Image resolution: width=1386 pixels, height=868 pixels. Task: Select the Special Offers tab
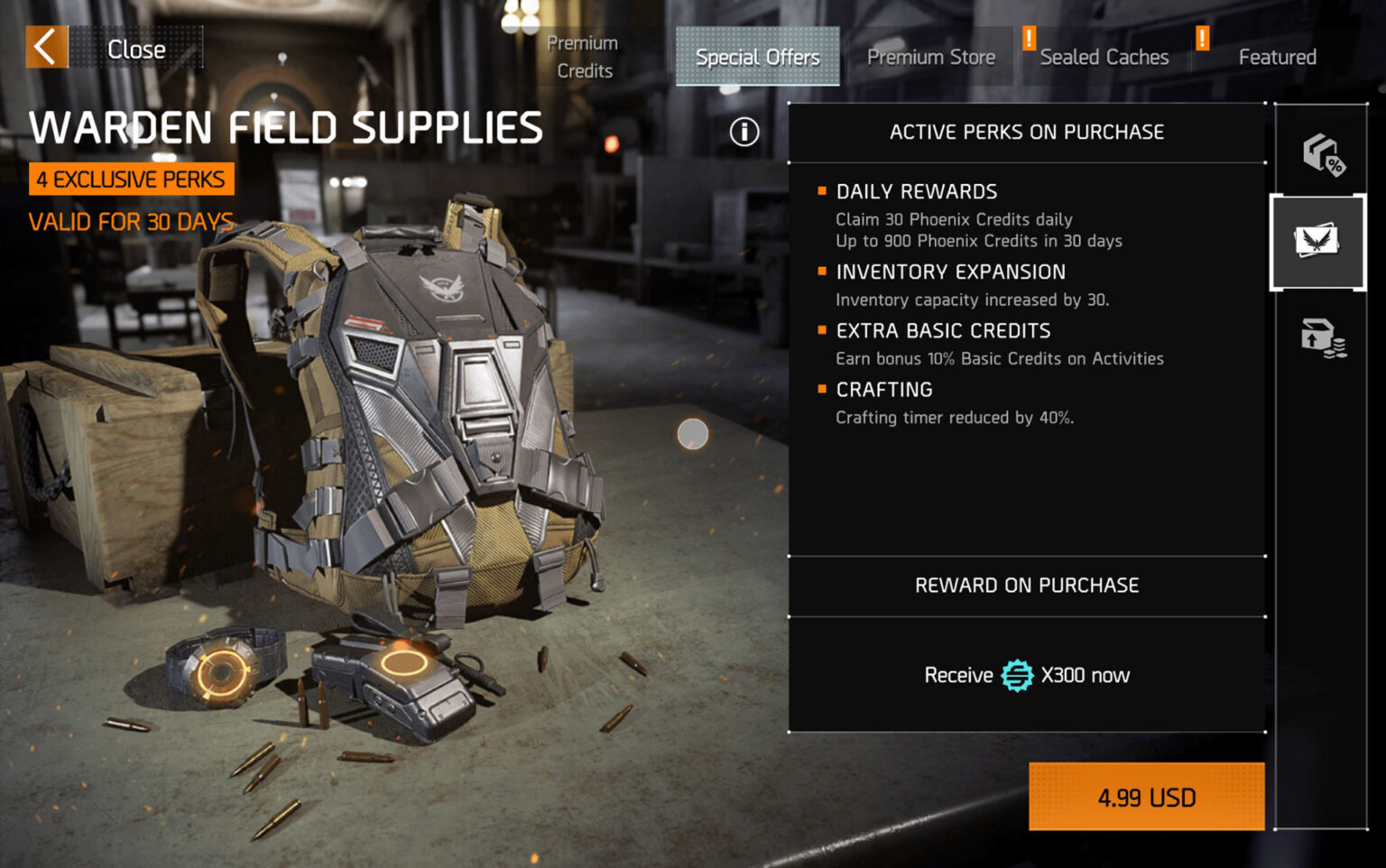(x=757, y=56)
